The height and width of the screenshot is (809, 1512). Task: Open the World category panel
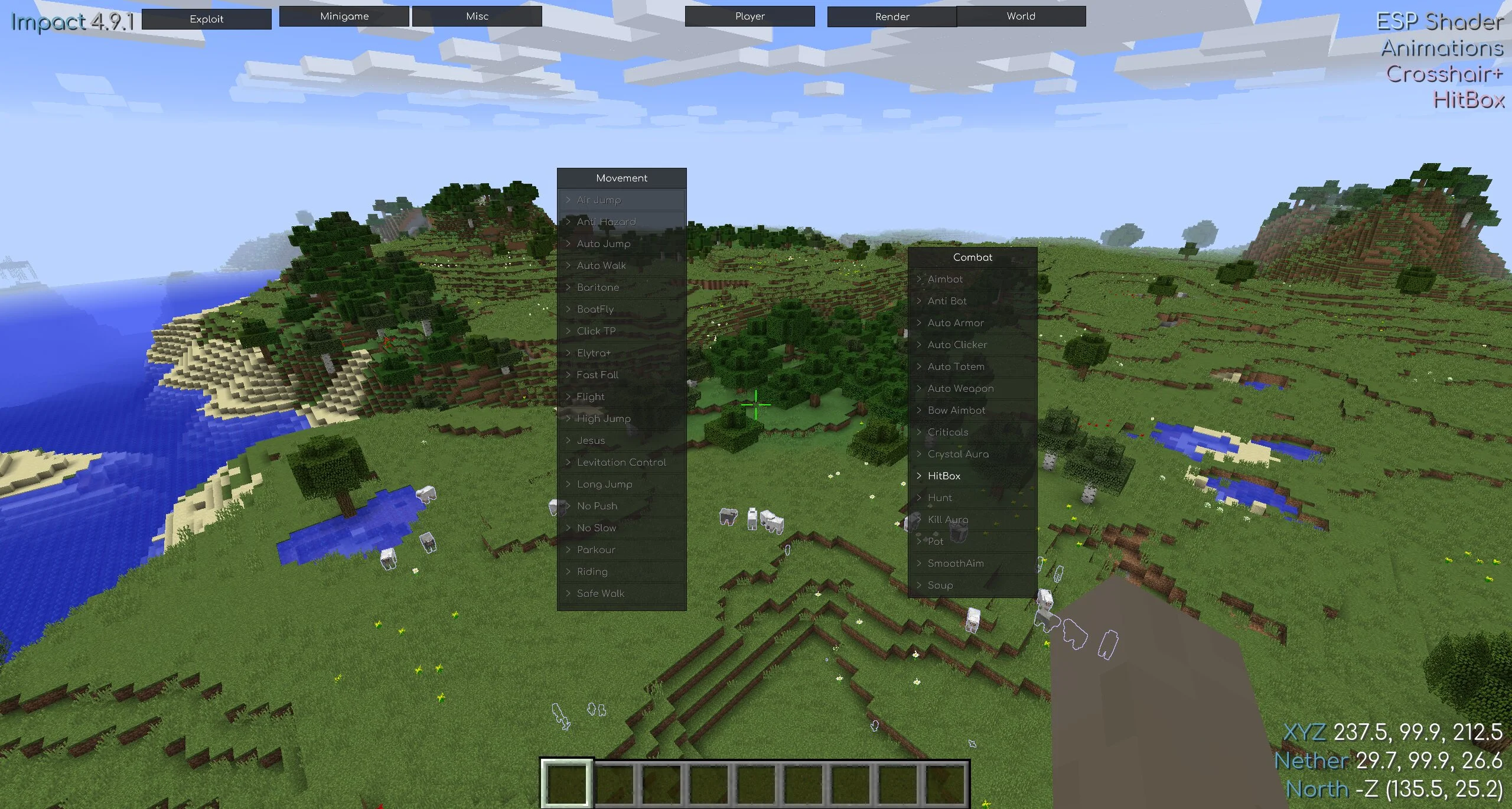1021,17
